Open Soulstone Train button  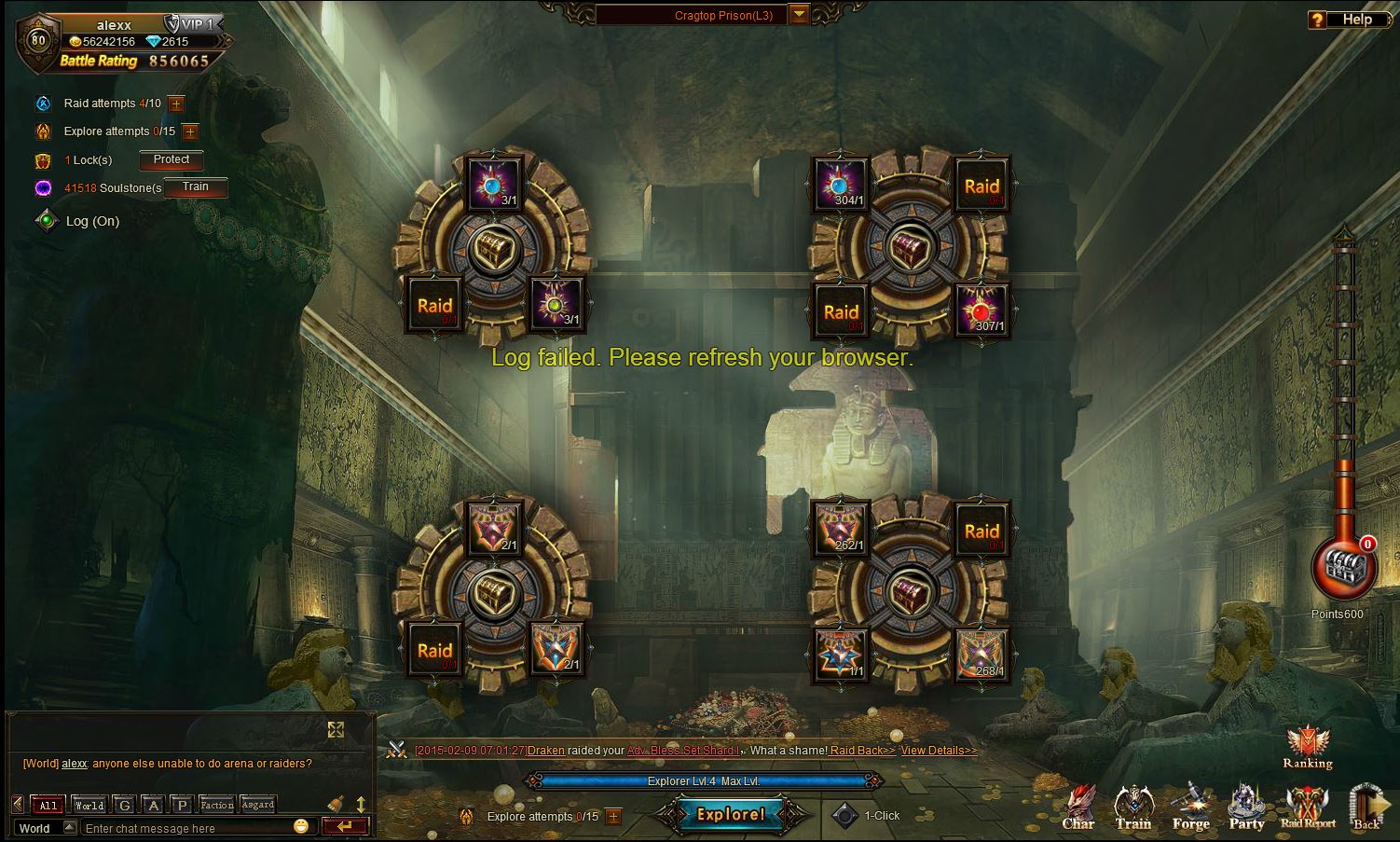[x=196, y=187]
